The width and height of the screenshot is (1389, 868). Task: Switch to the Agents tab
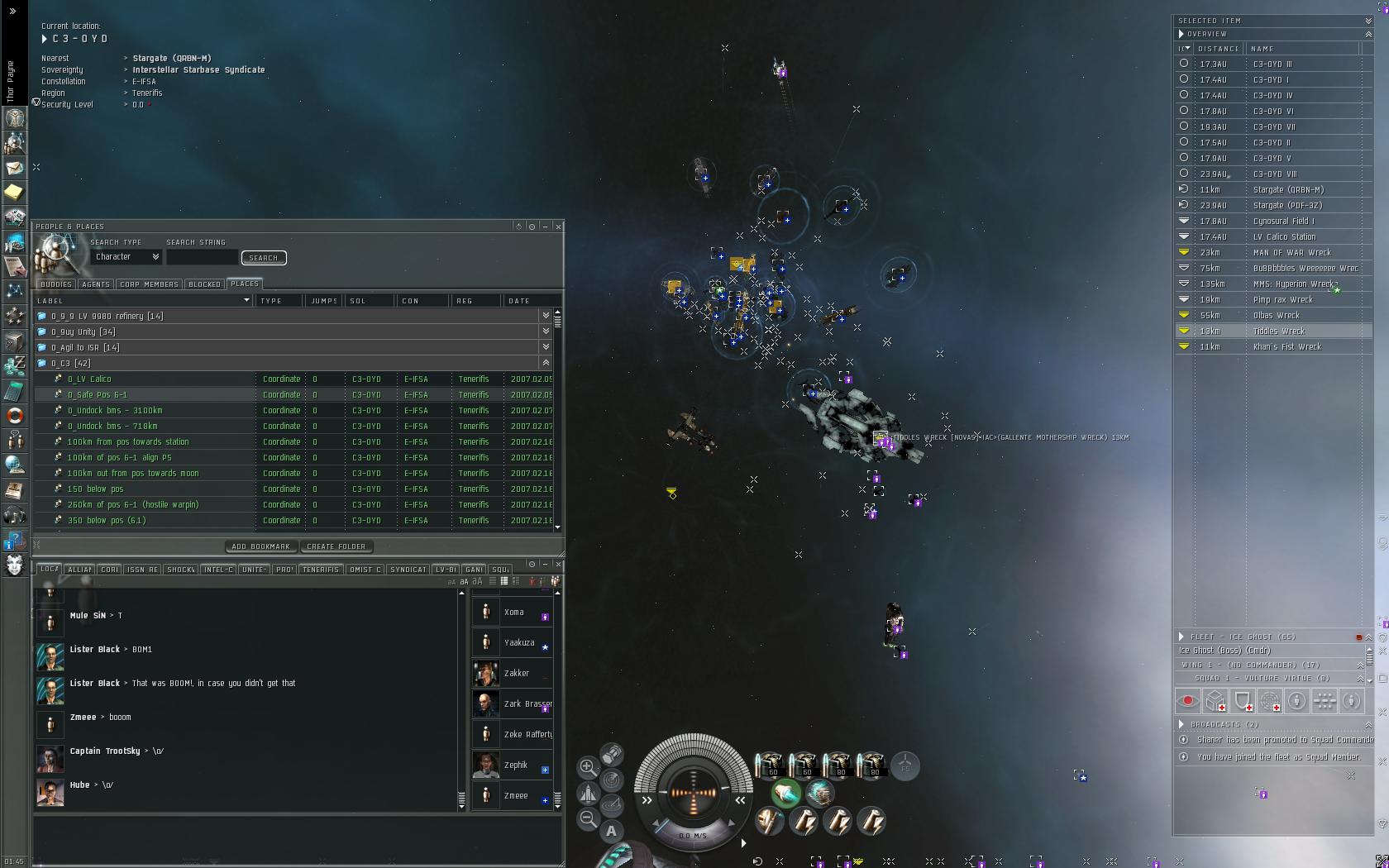click(96, 284)
